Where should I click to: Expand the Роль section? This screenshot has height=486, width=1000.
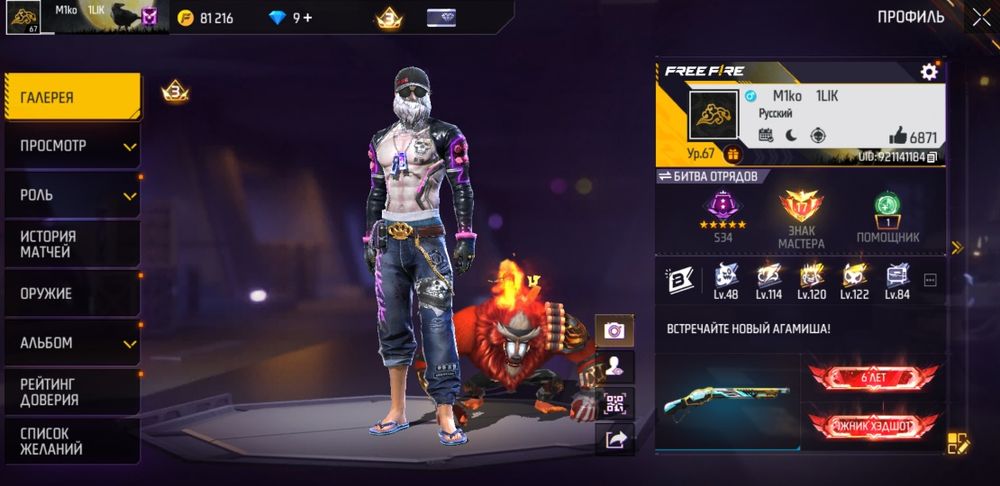(x=70, y=195)
